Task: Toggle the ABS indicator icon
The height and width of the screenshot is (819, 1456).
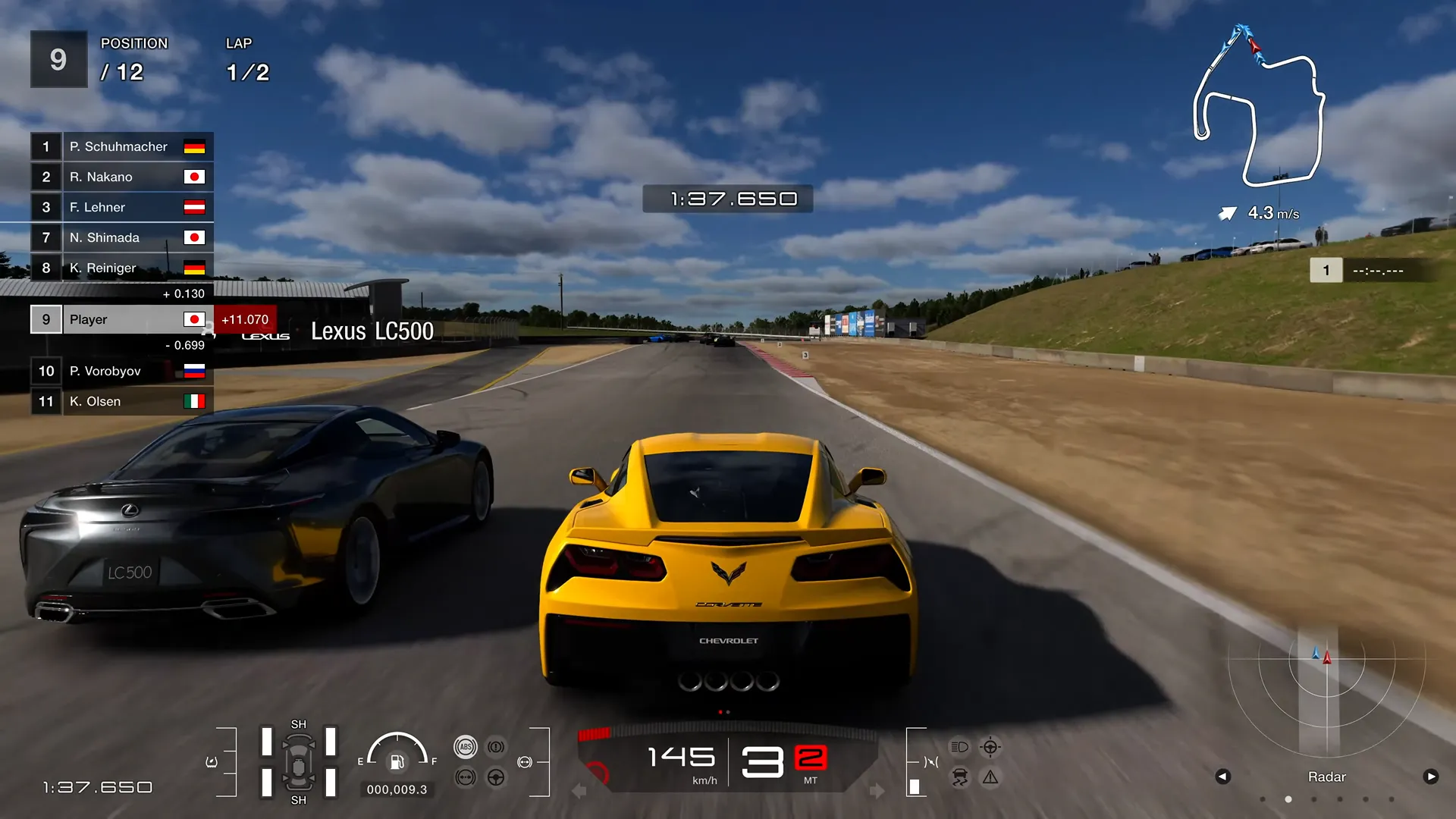Action: pyautogui.click(x=465, y=747)
